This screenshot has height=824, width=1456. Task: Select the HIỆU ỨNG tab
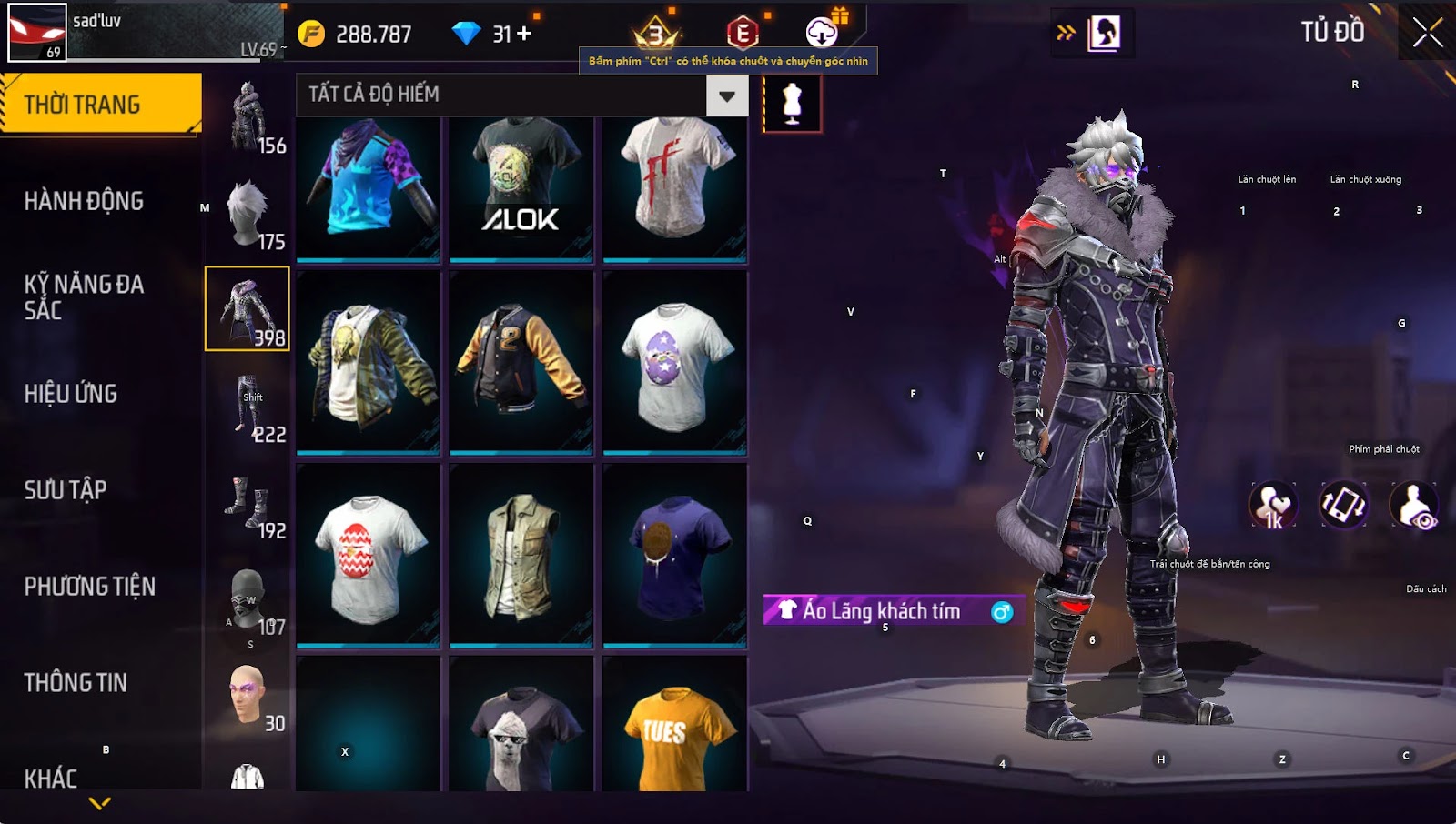coord(71,394)
